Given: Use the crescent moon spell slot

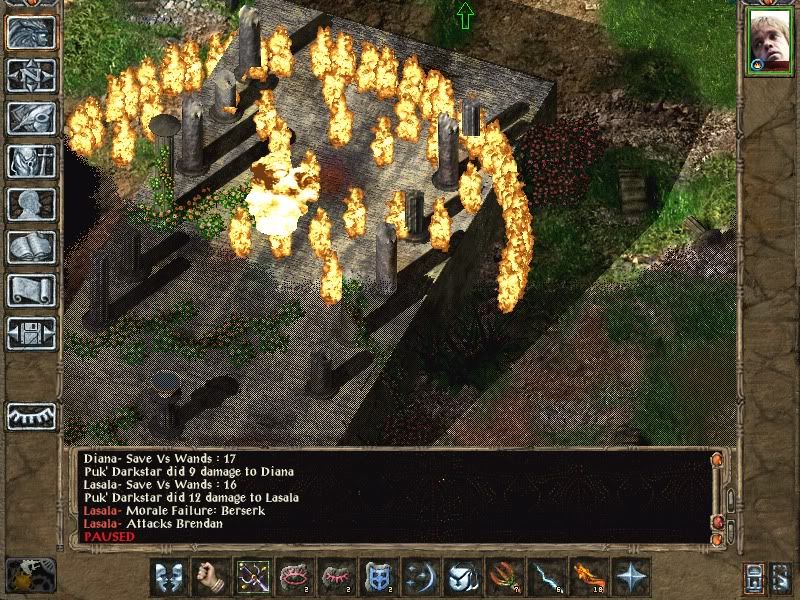Looking at the screenshot, I should 418,577.
